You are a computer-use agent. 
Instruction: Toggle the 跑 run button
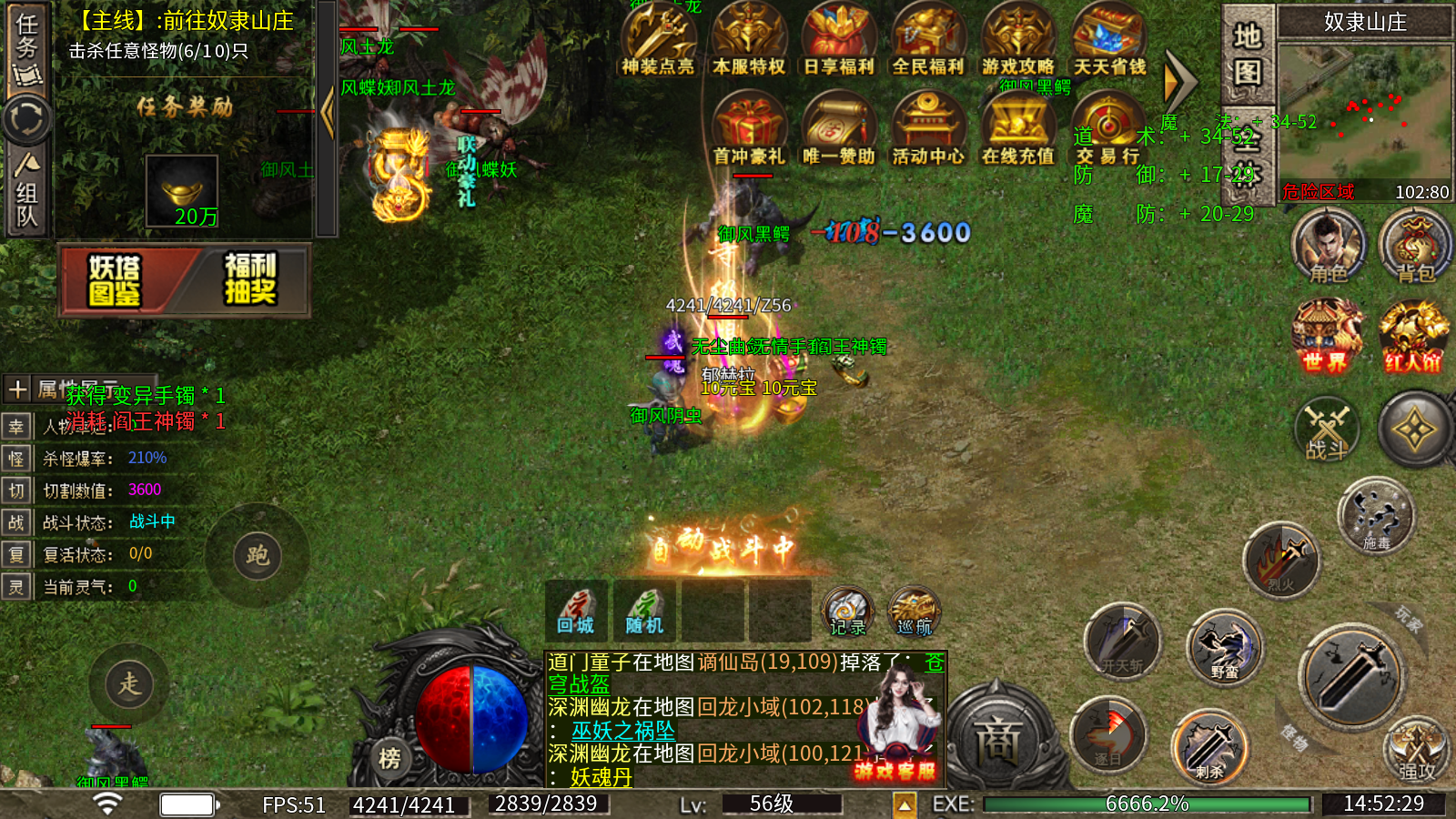pyautogui.click(x=258, y=555)
